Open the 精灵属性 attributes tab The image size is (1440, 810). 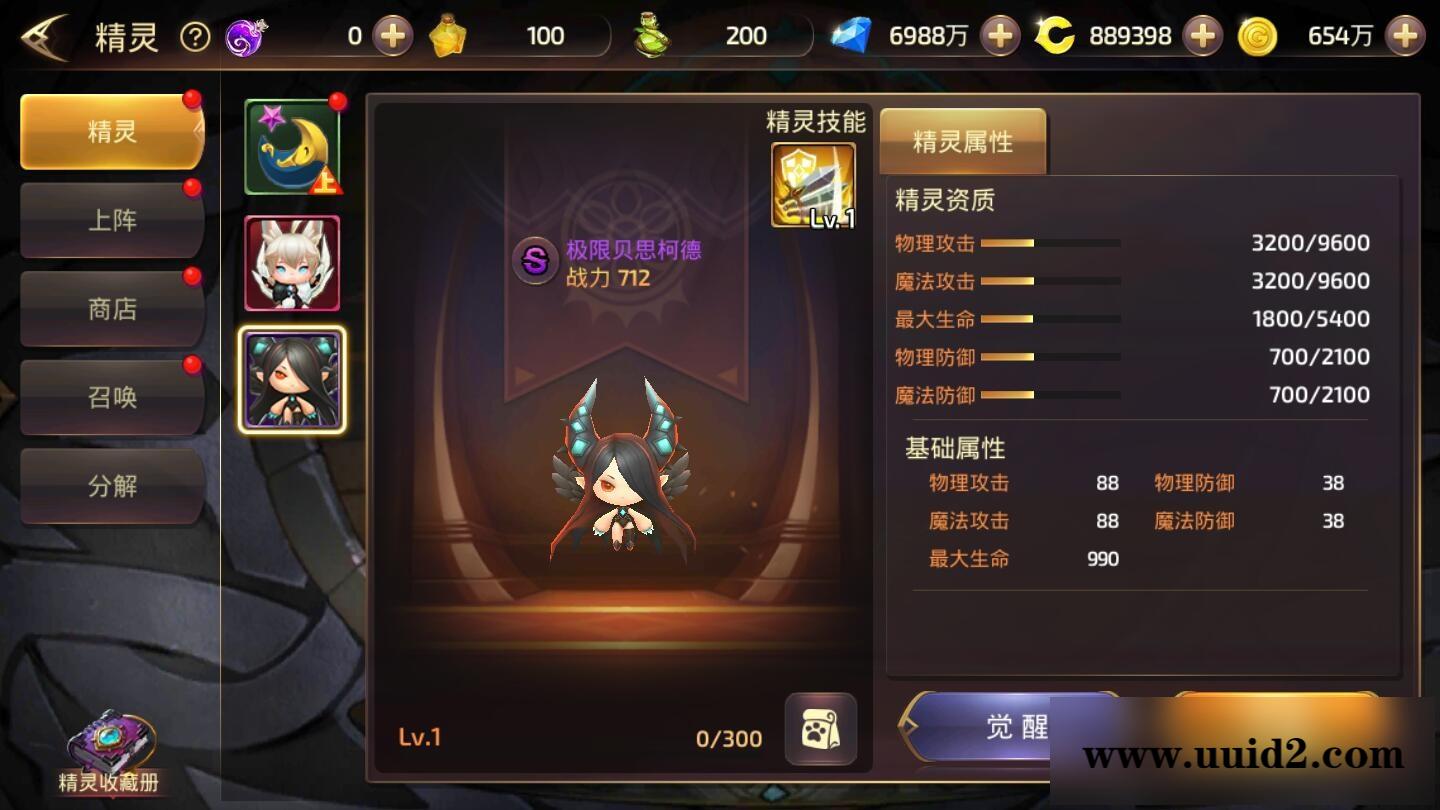961,142
